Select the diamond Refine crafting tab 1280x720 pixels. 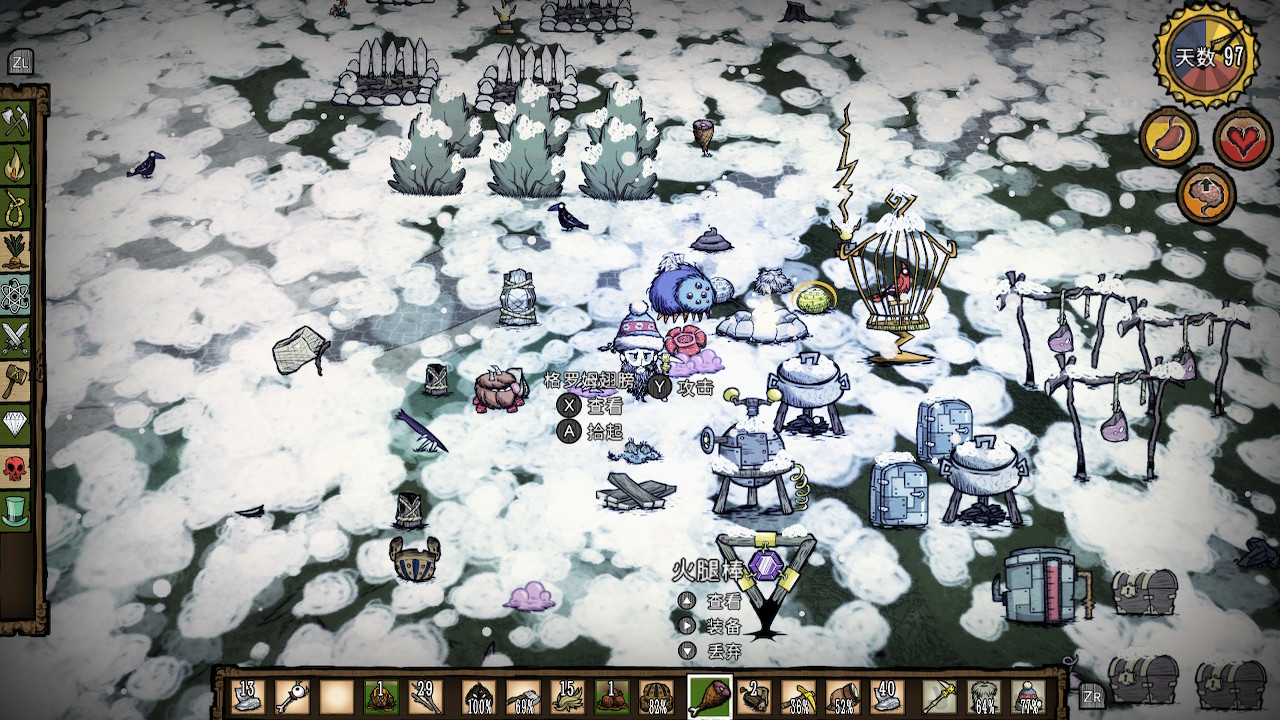click(x=16, y=425)
